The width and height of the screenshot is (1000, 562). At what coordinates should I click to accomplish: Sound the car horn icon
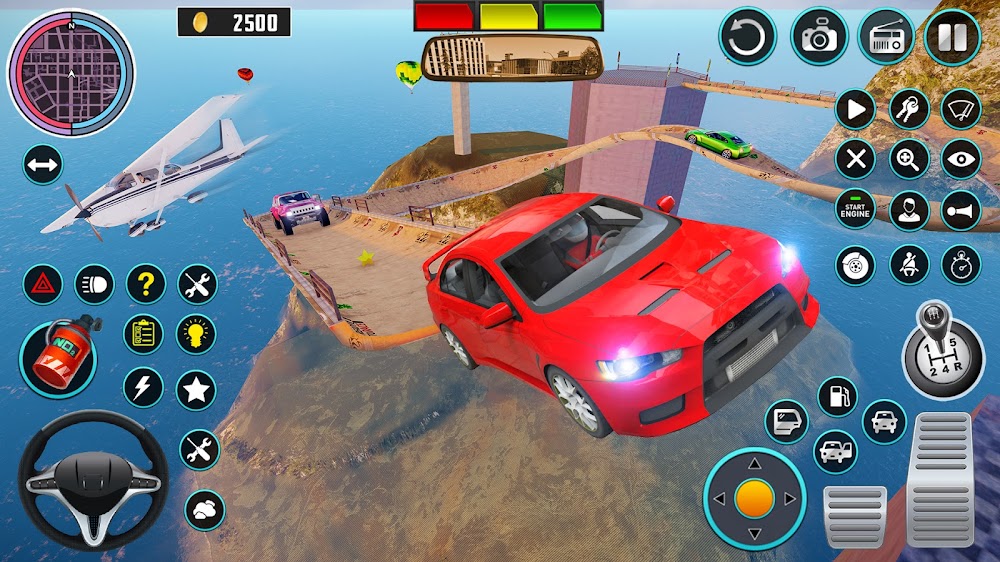click(x=961, y=210)
